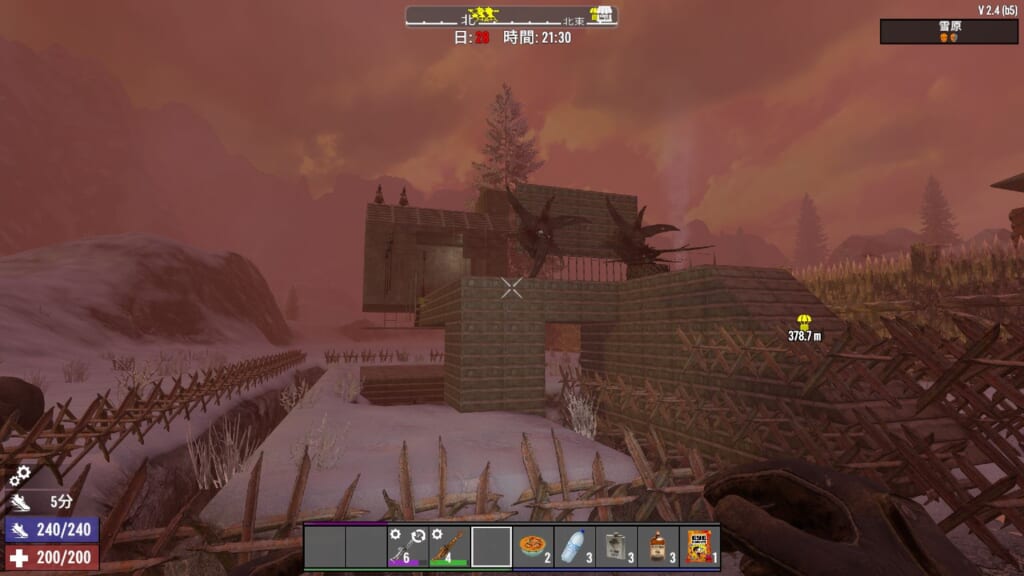Pick the metal flask hotbar slot
1024x576 pixels.
click(x=616, y=547)
